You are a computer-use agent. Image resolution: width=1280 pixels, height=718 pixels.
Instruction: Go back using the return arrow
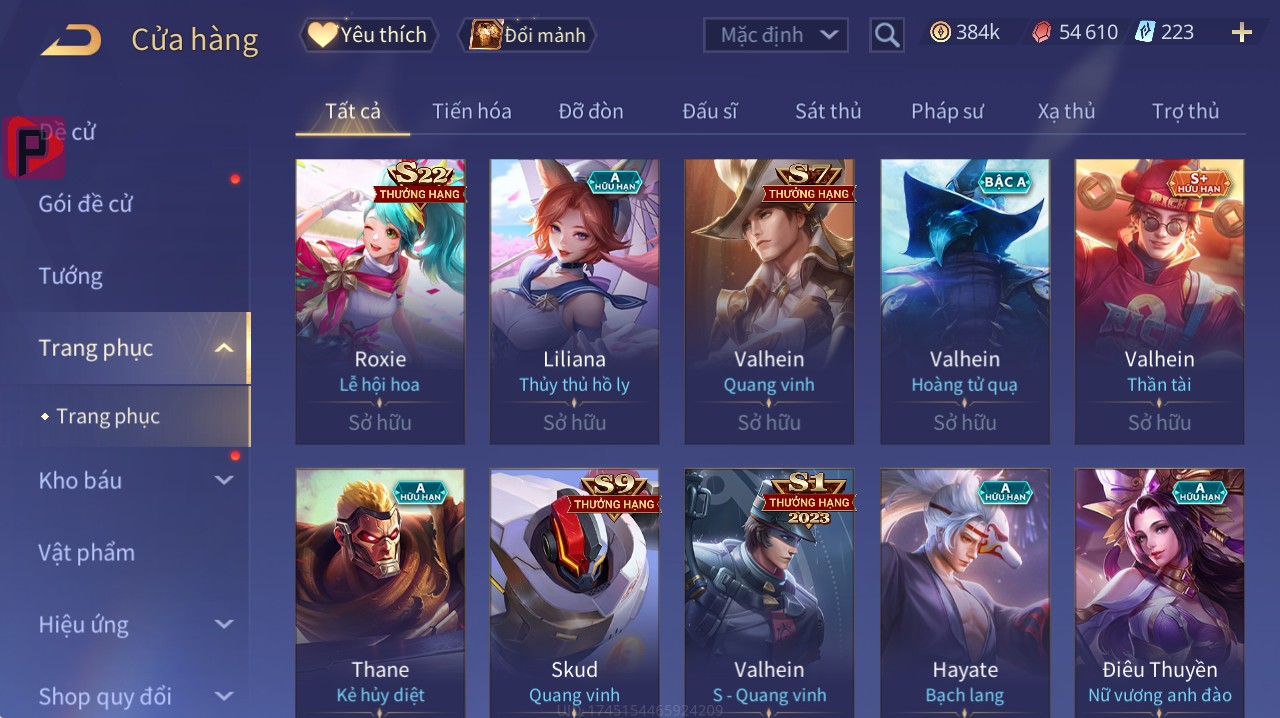point(71,40)
